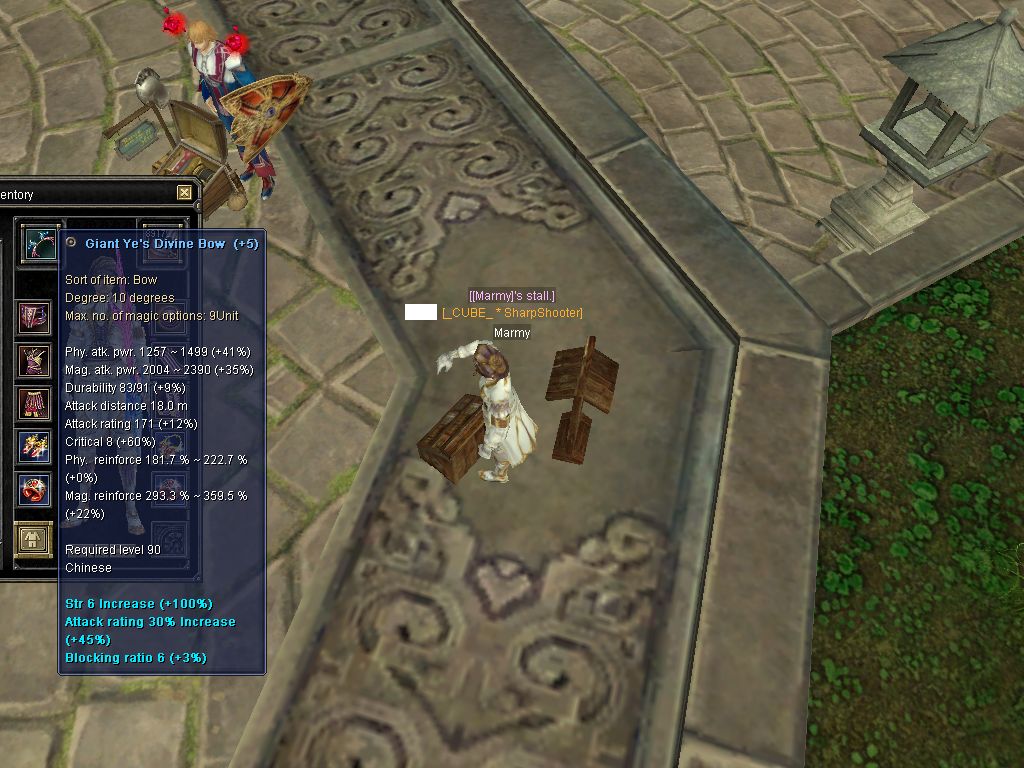Select the golden boots equipment slot
The height and width of the screenshot is (768, 1024).
(x=34, y=446)
